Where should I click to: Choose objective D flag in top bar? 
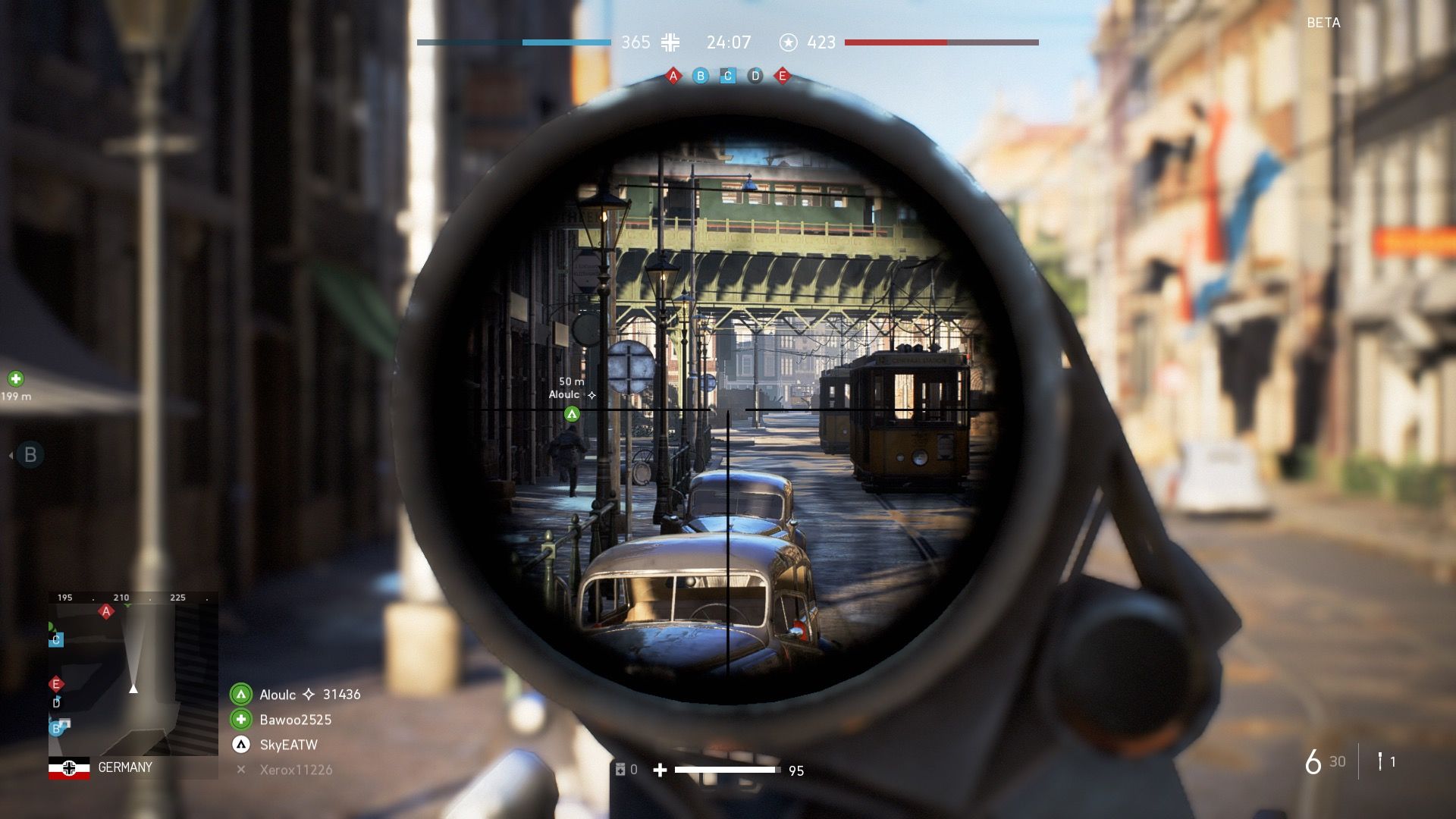click(x=755, y=76)
